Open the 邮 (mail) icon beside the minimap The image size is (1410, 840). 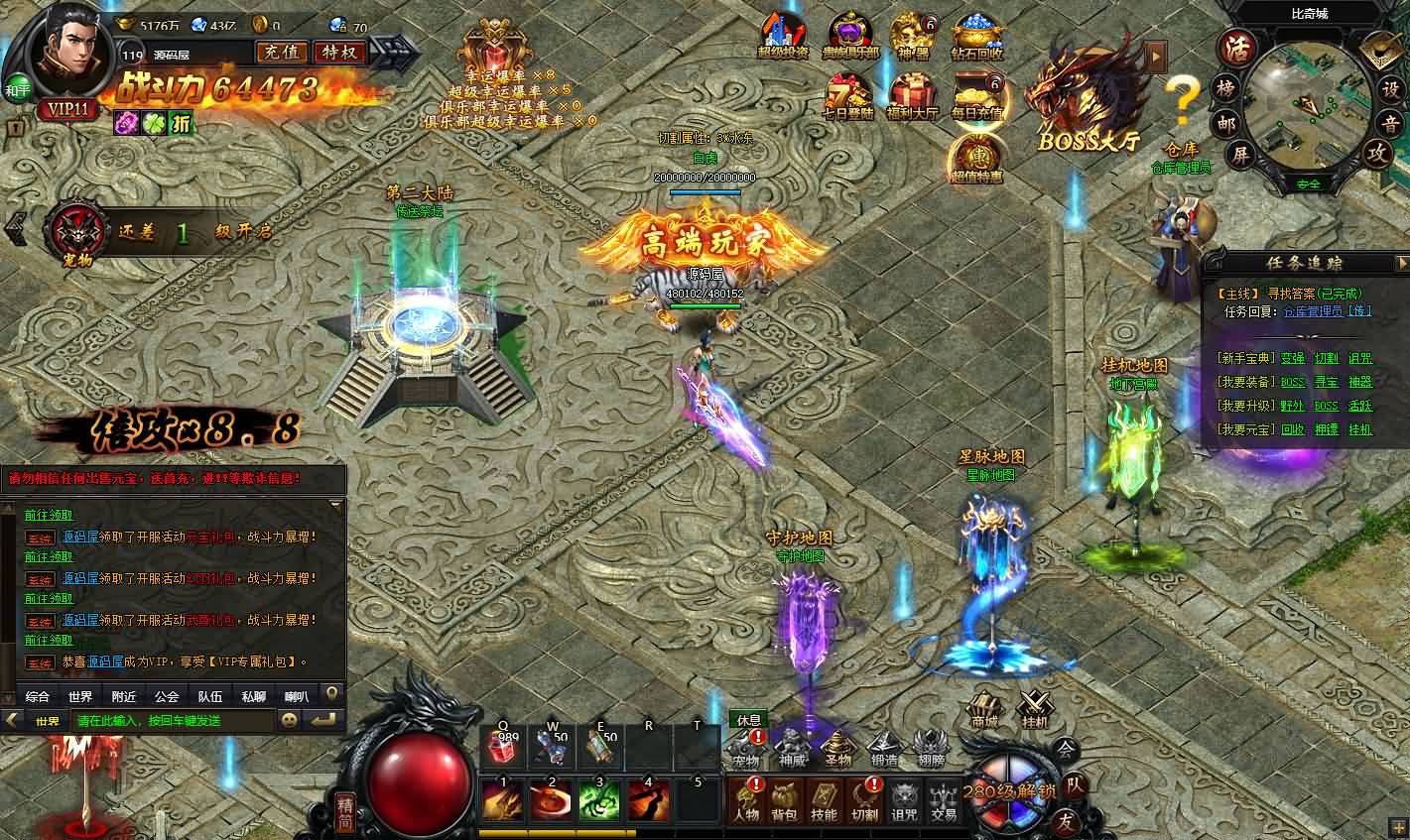click(x=1226, y=124)
